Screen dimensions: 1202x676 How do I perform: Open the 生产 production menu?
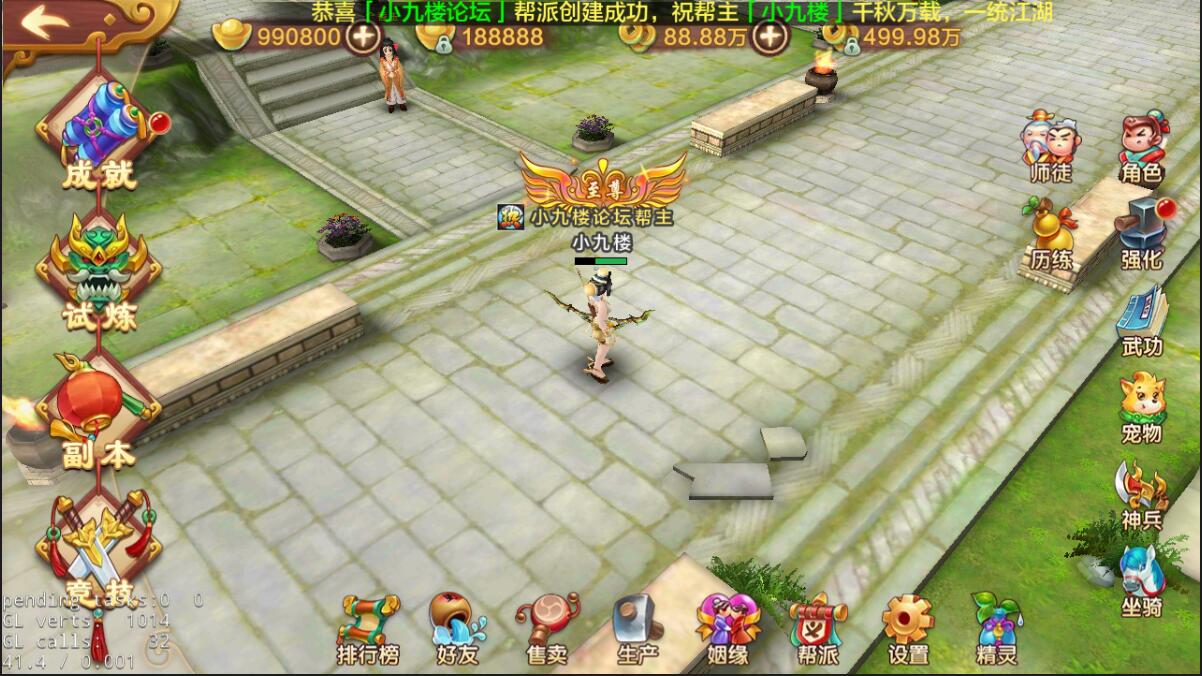click(637, 630)
